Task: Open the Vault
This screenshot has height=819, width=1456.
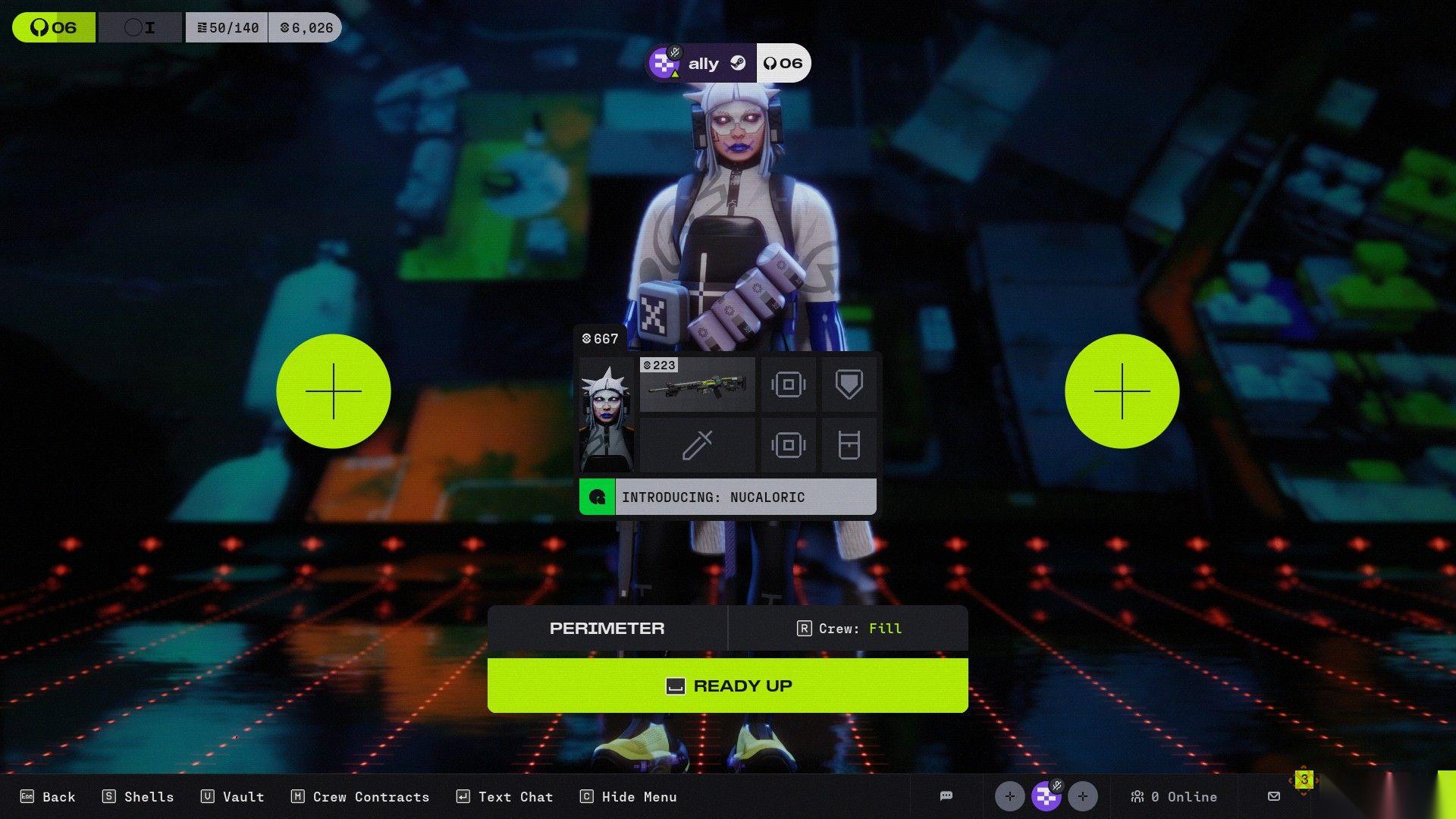Action: 232,796
